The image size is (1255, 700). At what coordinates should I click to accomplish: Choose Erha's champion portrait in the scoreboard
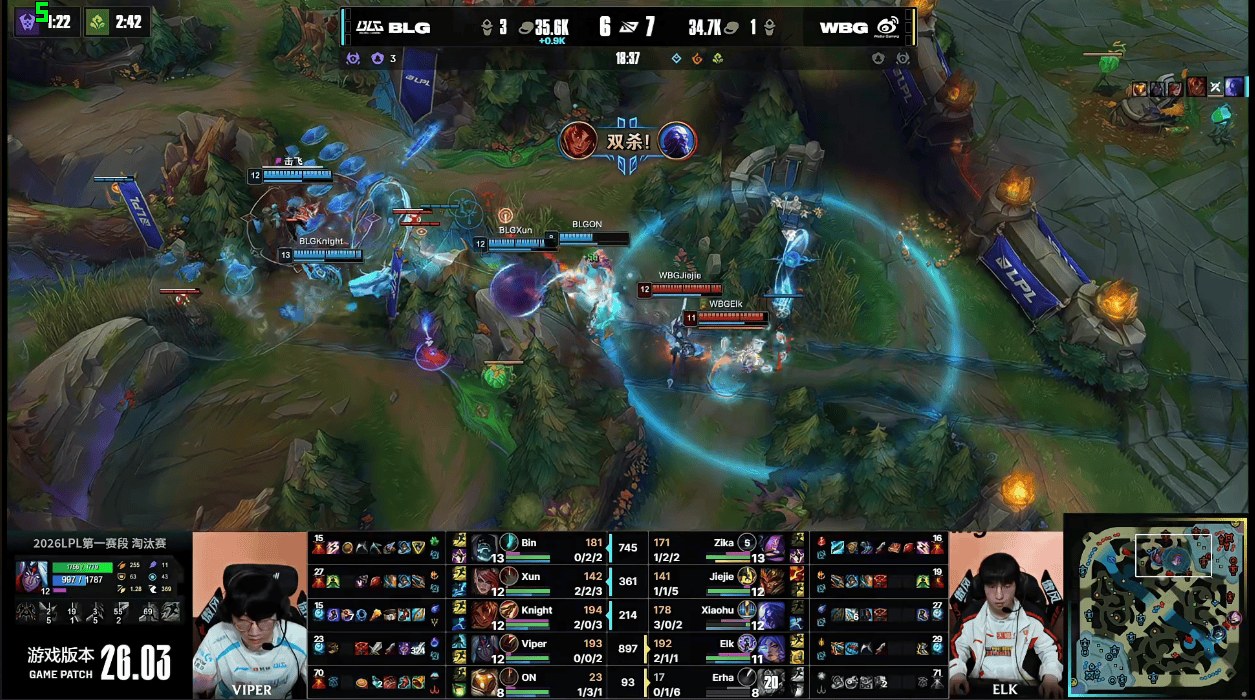(771, 678)
